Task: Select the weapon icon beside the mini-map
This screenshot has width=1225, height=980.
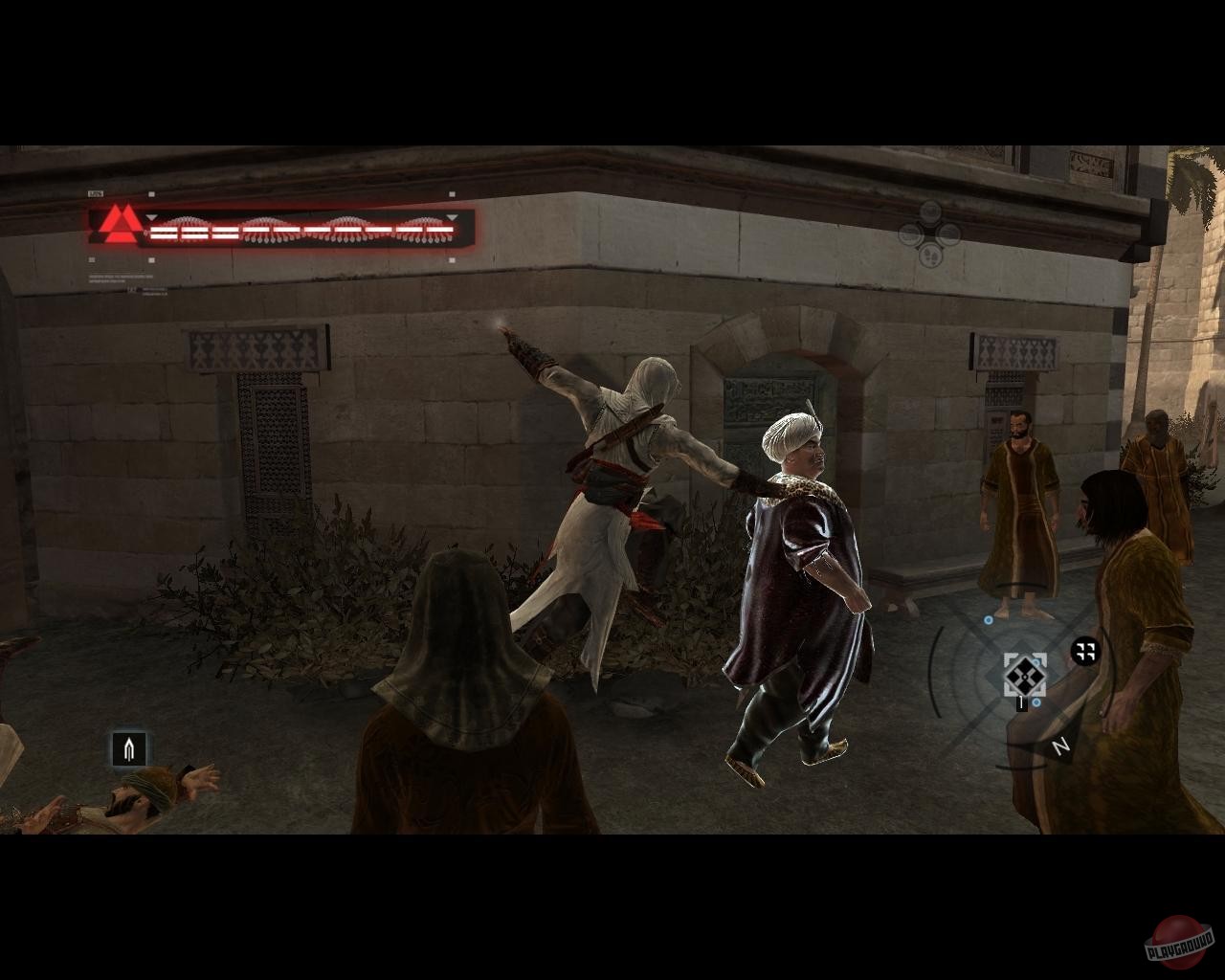Action: coord(1083,651)
